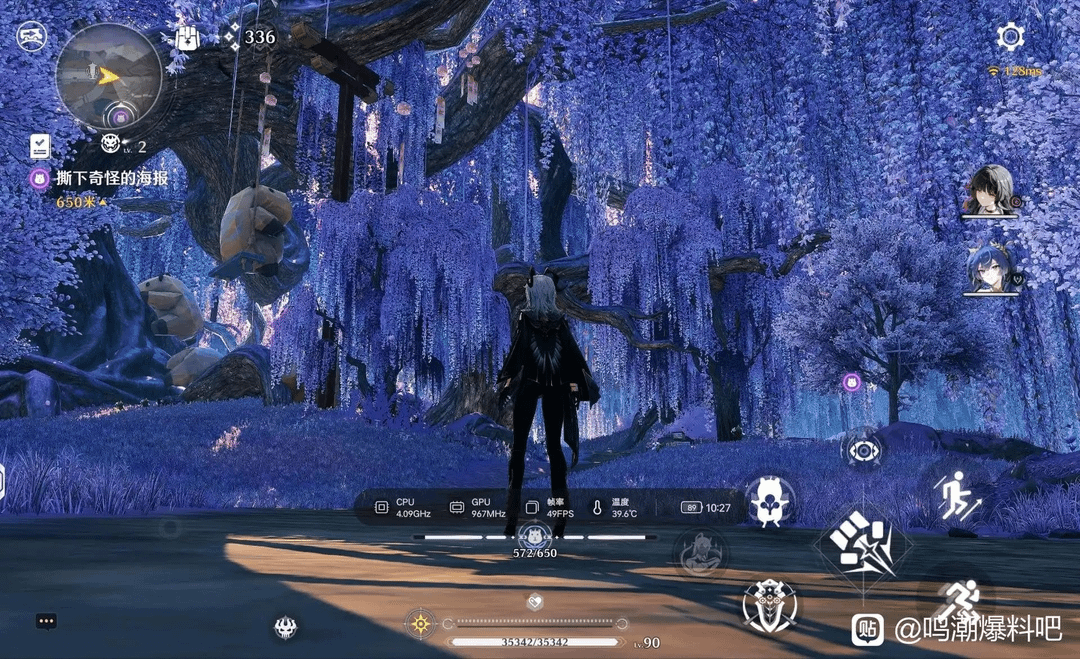
Task: Activate the axes-and-shield skill
Action: 769,605
